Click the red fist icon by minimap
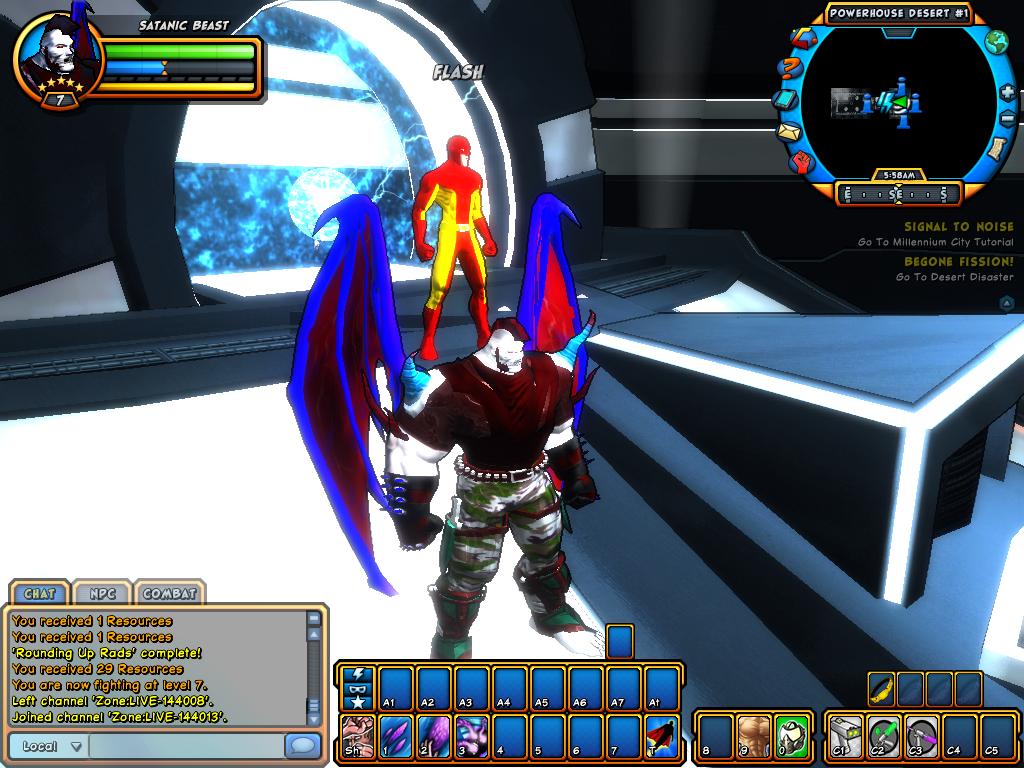Viewport: 1024px width, 768px height. pos(804,160)
